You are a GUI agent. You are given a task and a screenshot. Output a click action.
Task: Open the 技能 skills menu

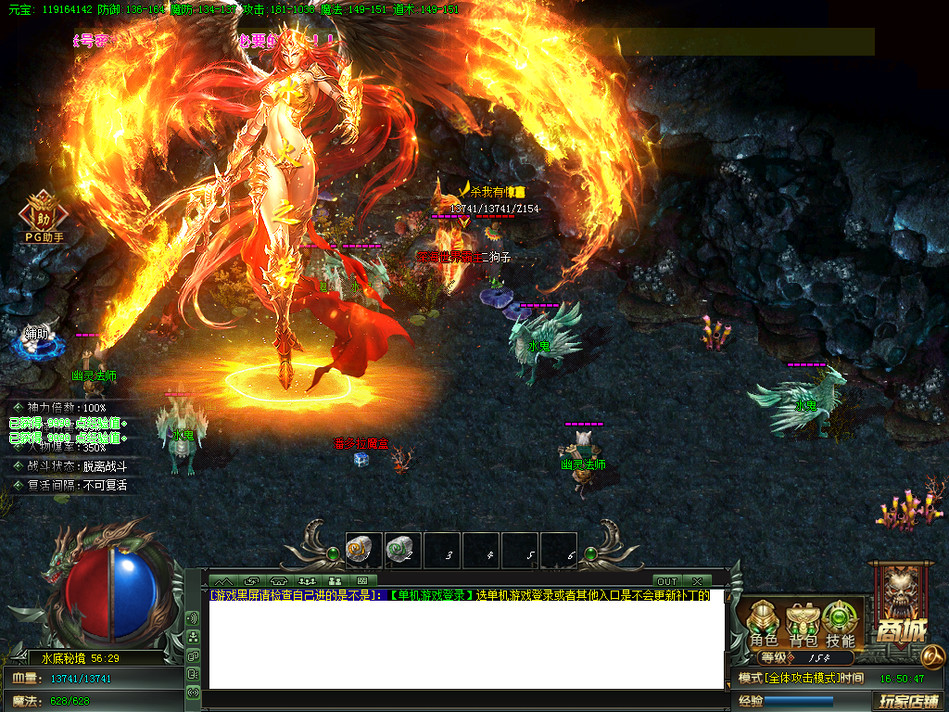click(840, 625)
